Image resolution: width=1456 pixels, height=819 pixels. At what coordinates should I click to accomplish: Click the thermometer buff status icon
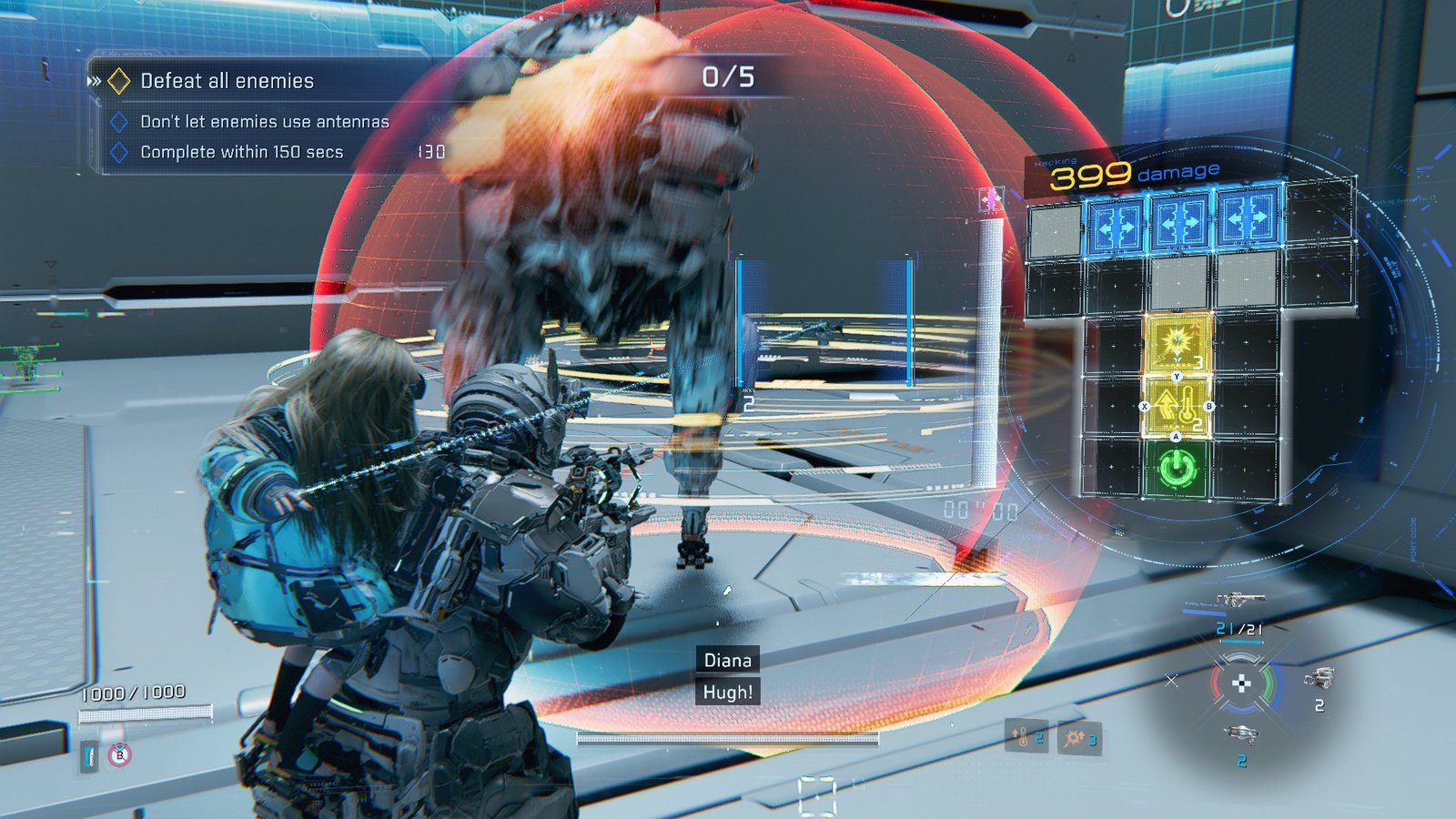pyautogui.click(x=1026, y=736)
